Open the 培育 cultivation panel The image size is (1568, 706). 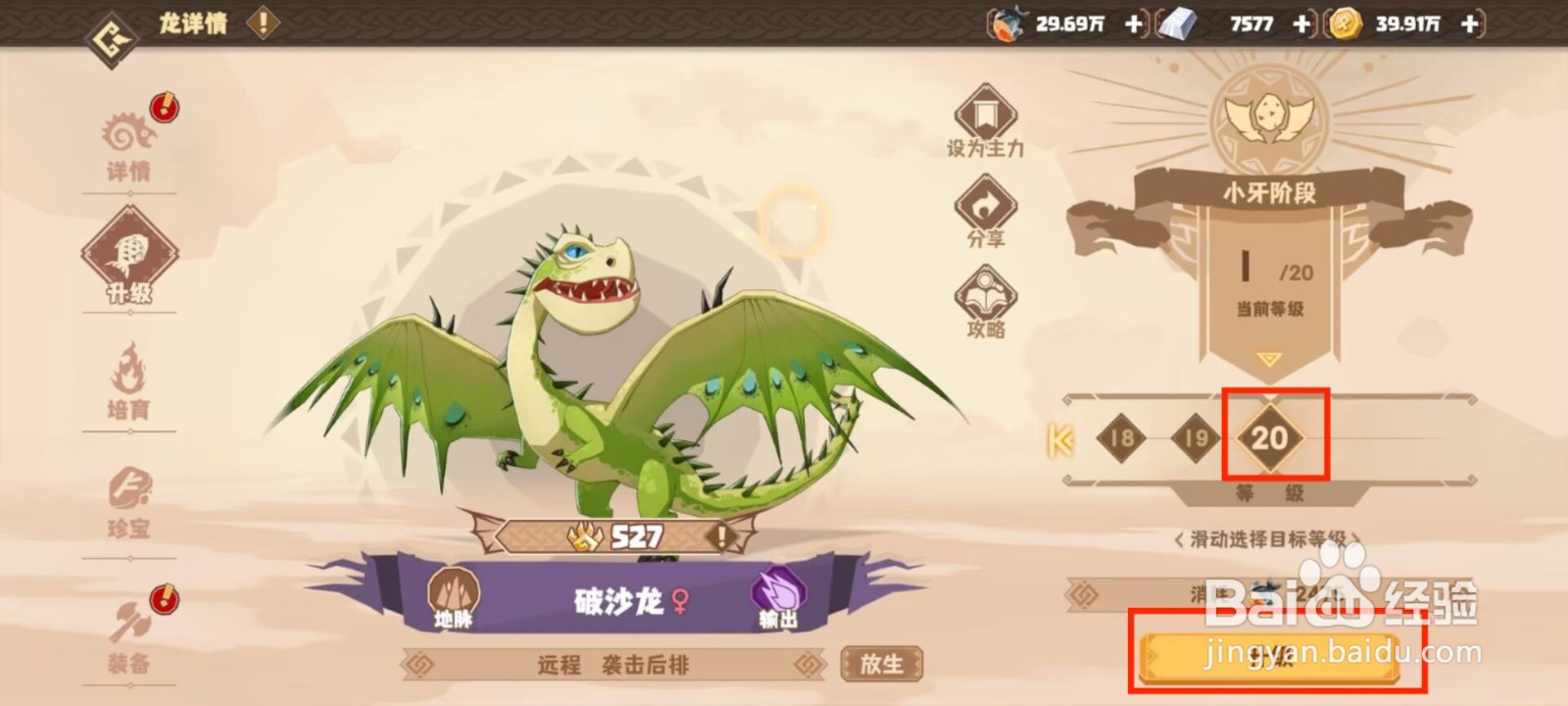128,382
